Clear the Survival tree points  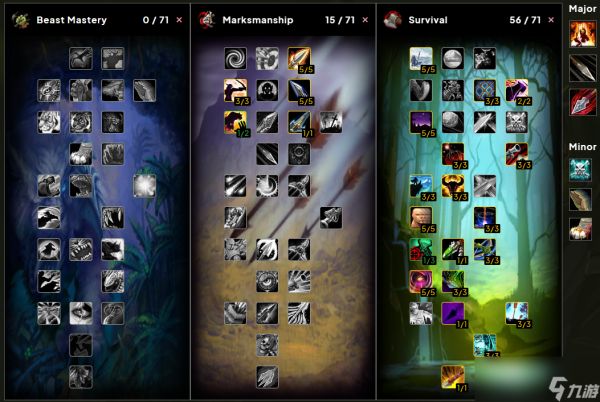tap(553, 19)
